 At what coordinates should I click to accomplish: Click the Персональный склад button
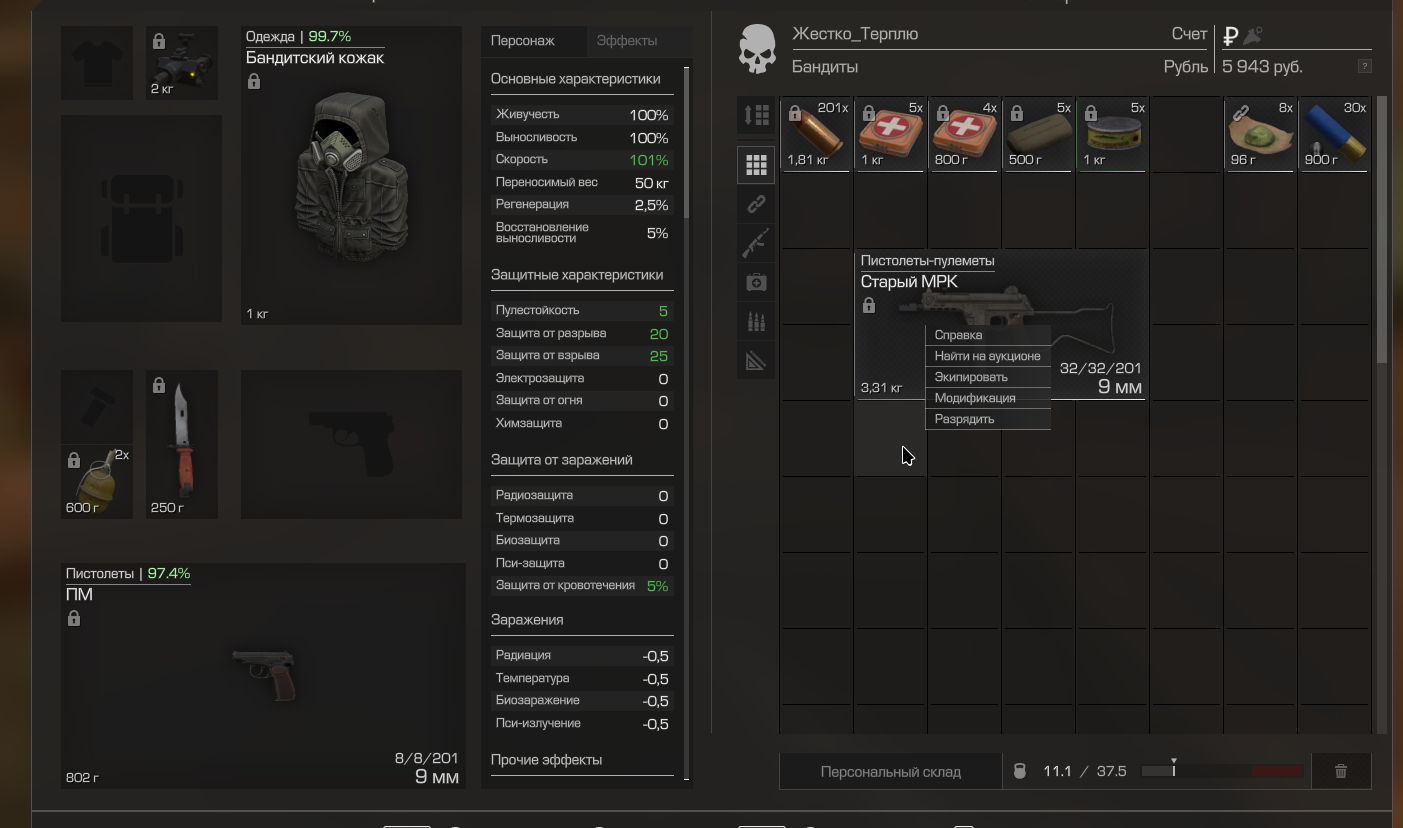pyautogui.click(x=890, y=771)
